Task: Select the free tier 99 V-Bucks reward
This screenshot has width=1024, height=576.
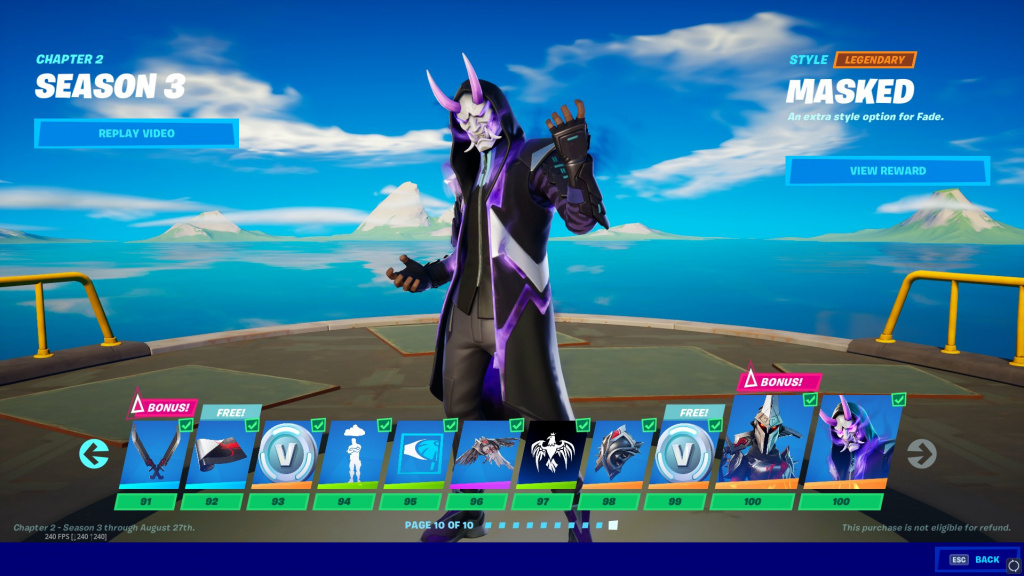Action: 684,454
